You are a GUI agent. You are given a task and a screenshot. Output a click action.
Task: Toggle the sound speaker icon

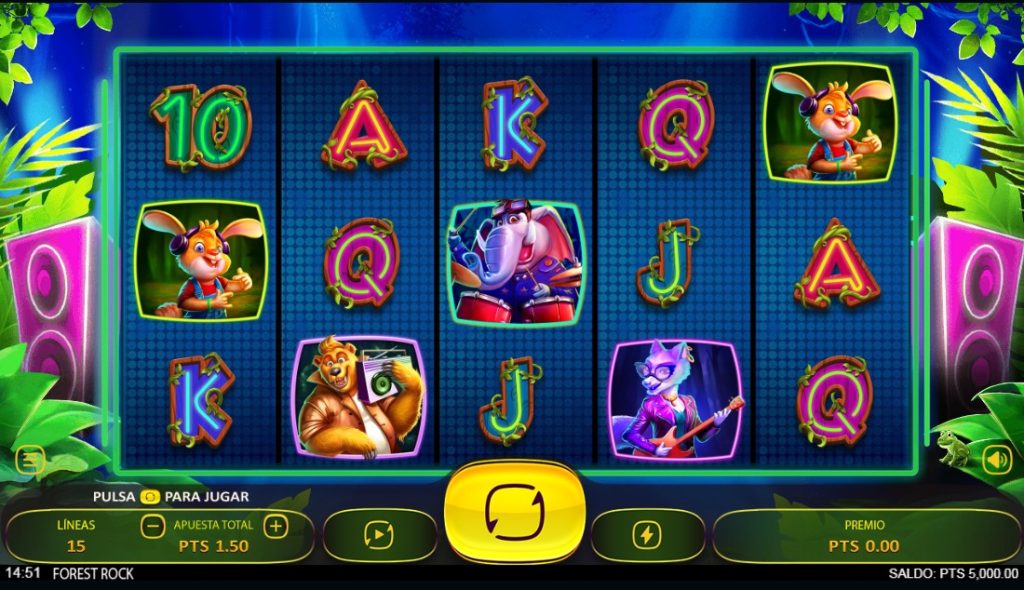996,460
